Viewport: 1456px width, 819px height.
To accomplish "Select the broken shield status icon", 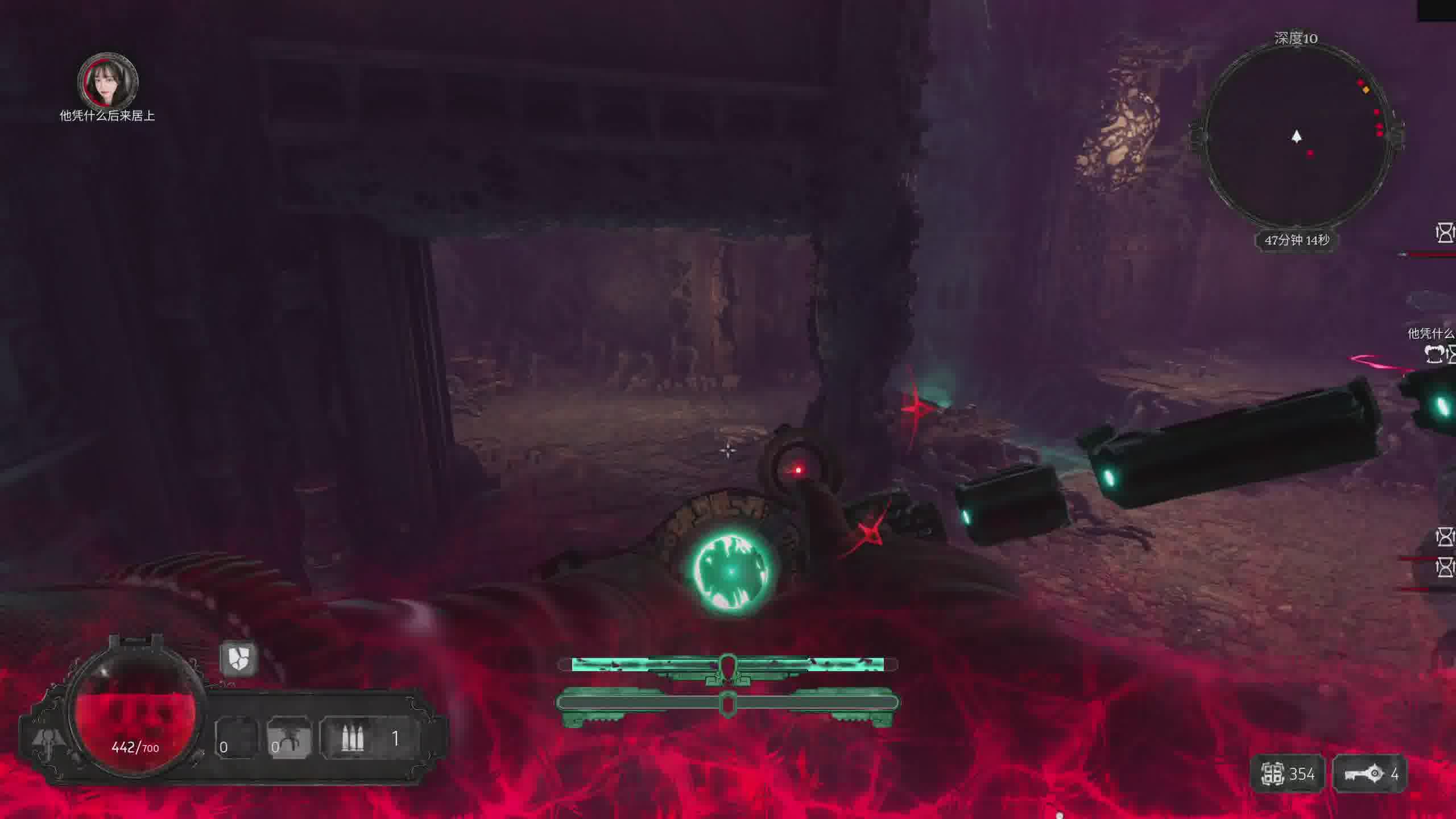I will 238,659.
